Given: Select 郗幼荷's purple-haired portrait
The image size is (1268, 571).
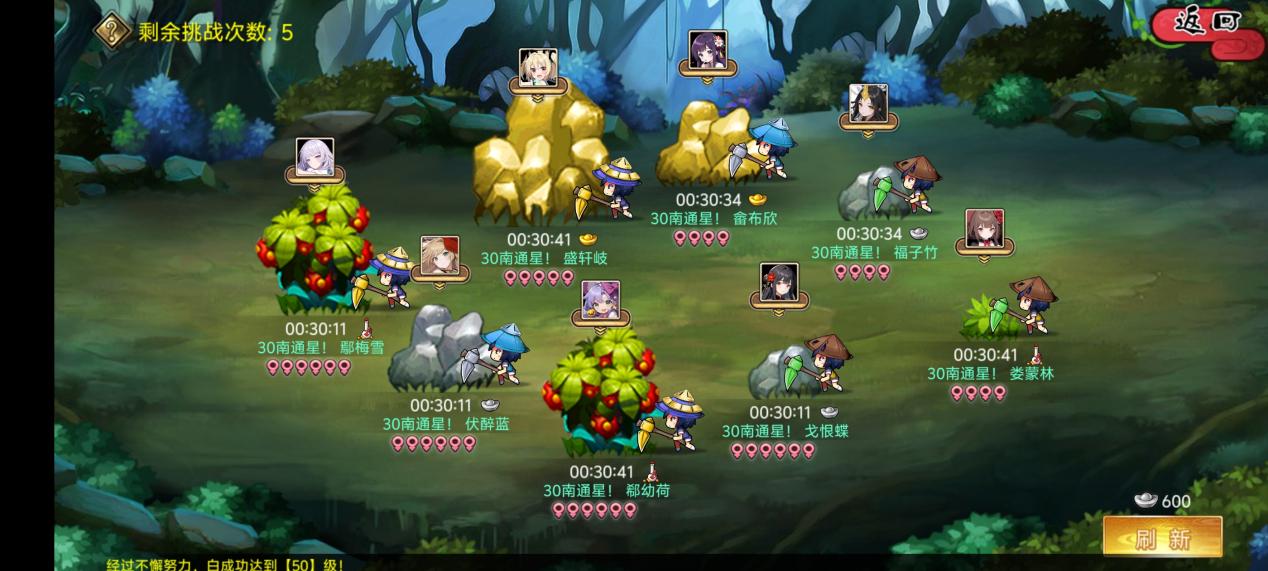Looking at the screenshot, I should 601,300.
